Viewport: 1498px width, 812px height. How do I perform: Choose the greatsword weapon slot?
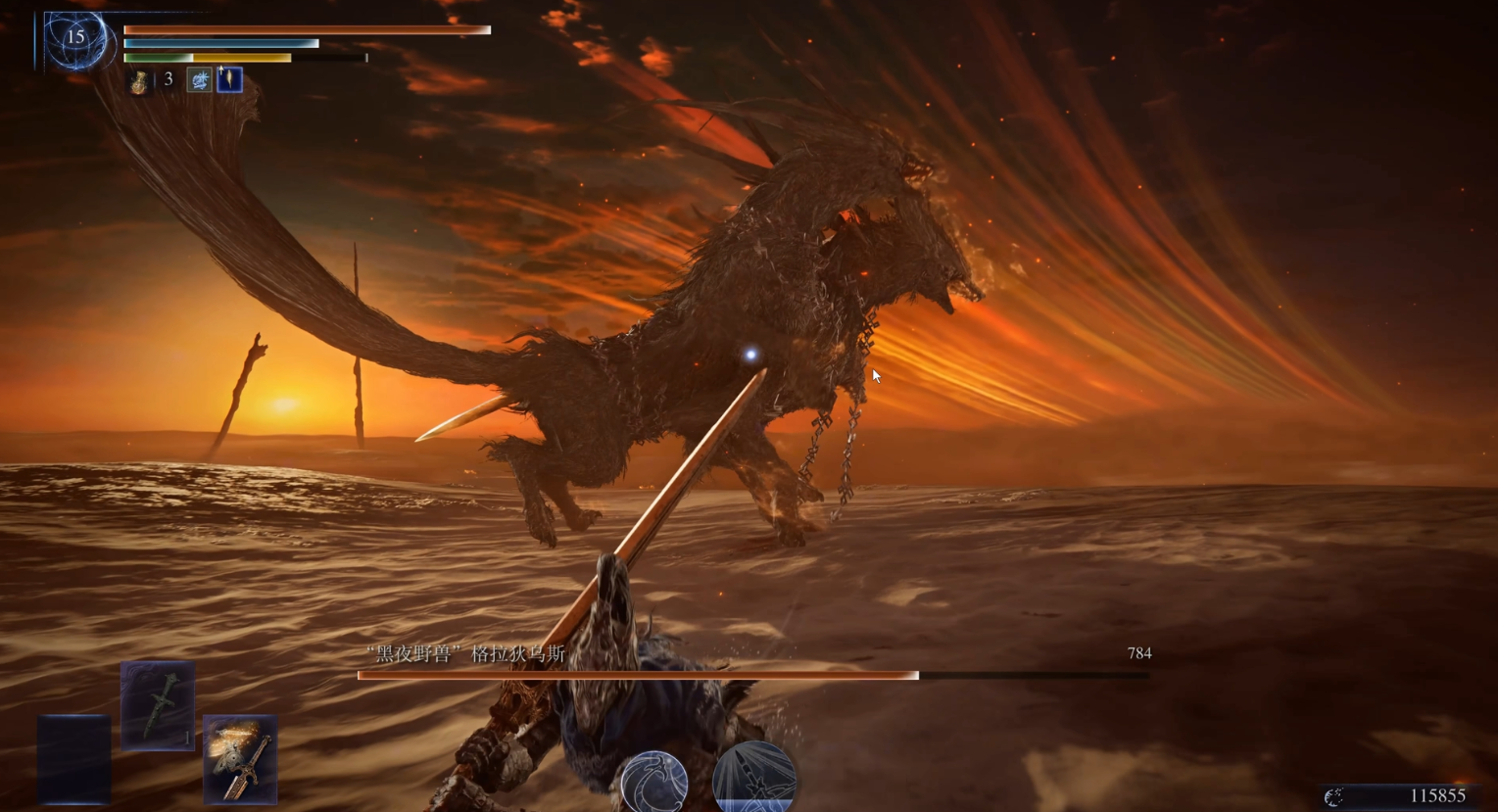[x=240, y=759]
